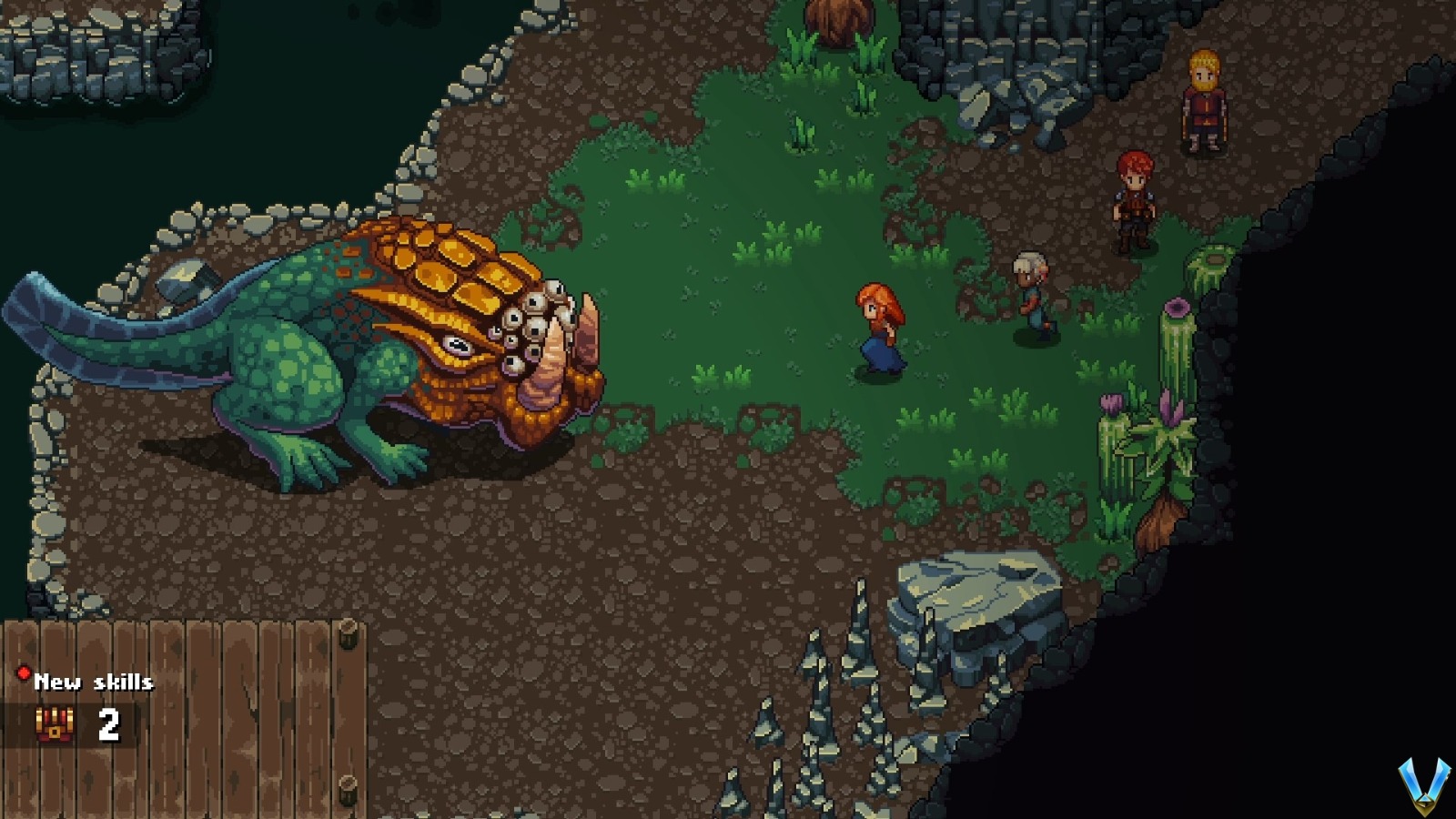
Task: Click the treasure chest icon beside the counter
Action: coord(56,723)
